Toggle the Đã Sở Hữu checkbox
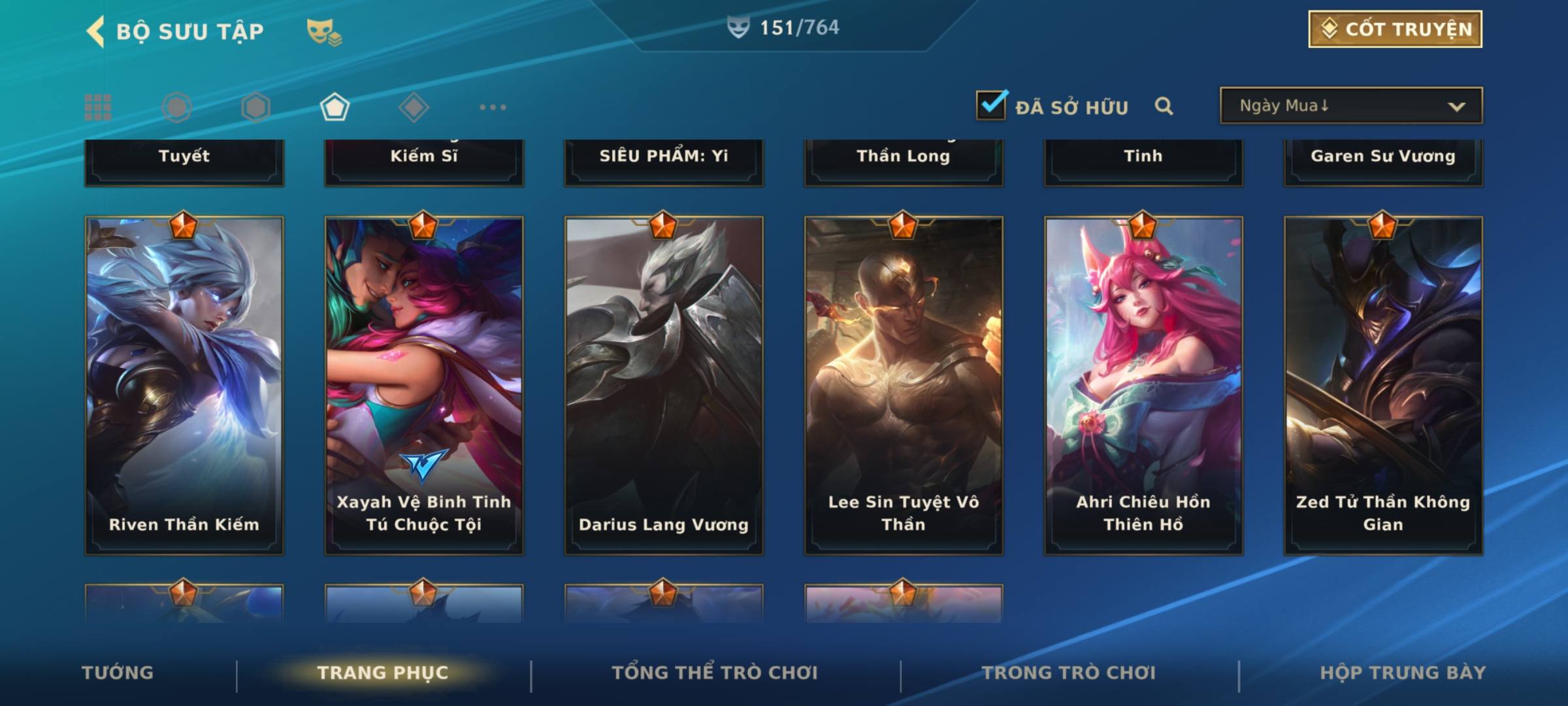The image size is (1568, 706). tap(991, 105)
